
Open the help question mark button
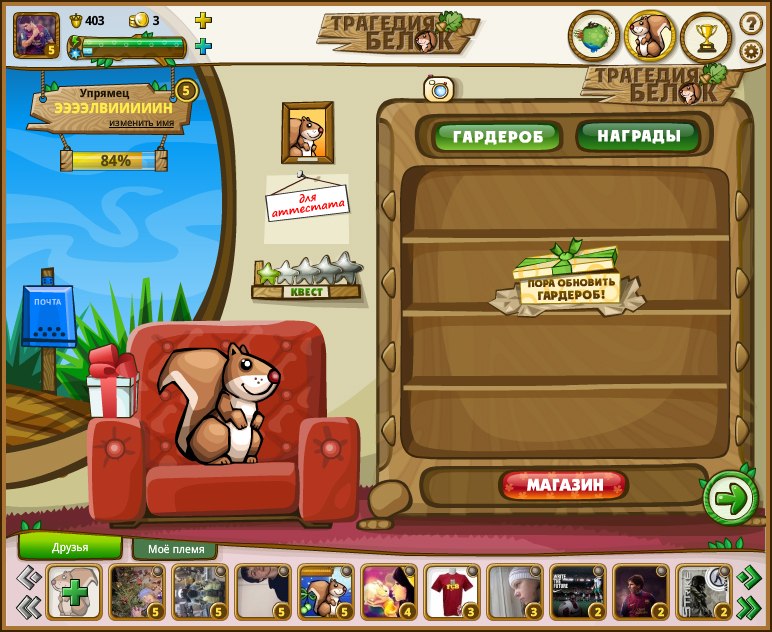point(751,23)
